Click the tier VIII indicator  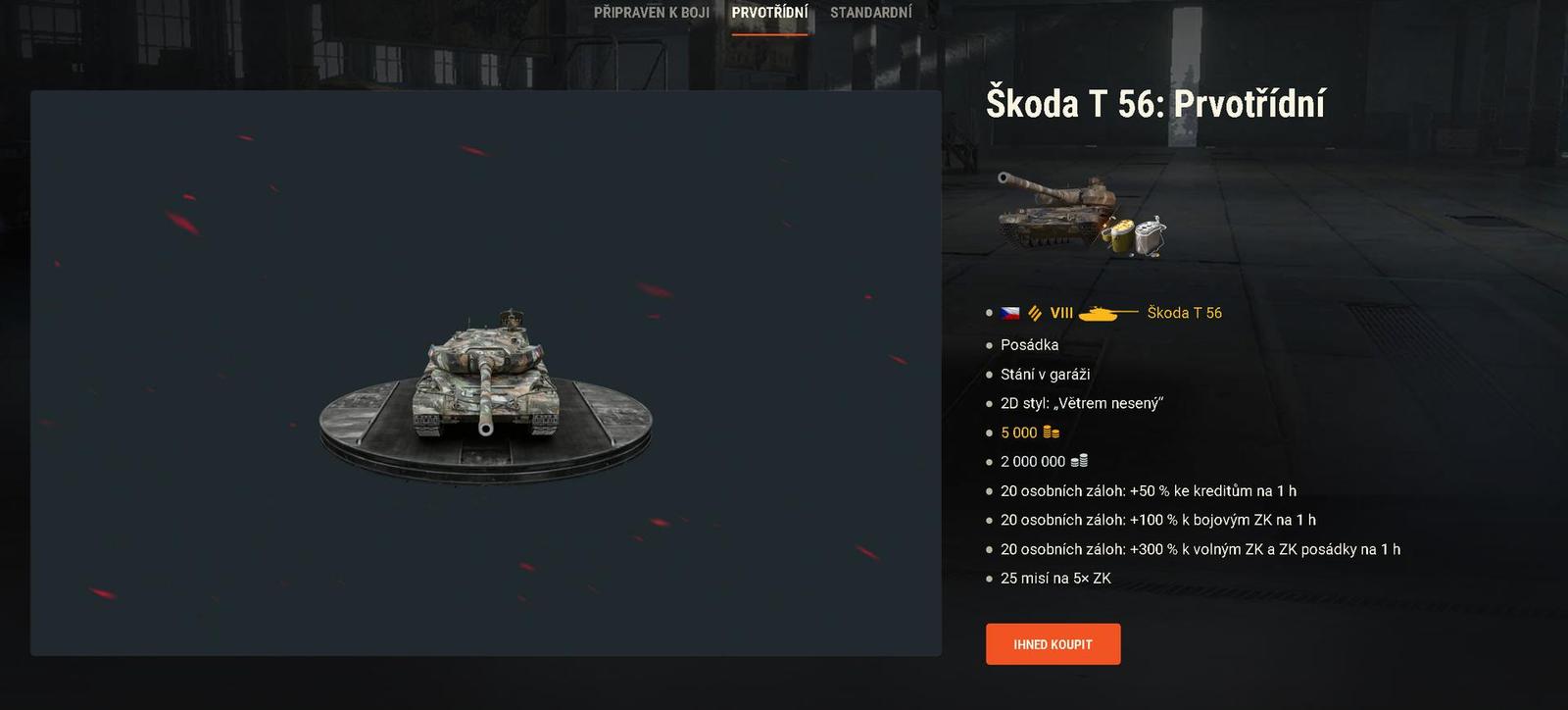1062,313
